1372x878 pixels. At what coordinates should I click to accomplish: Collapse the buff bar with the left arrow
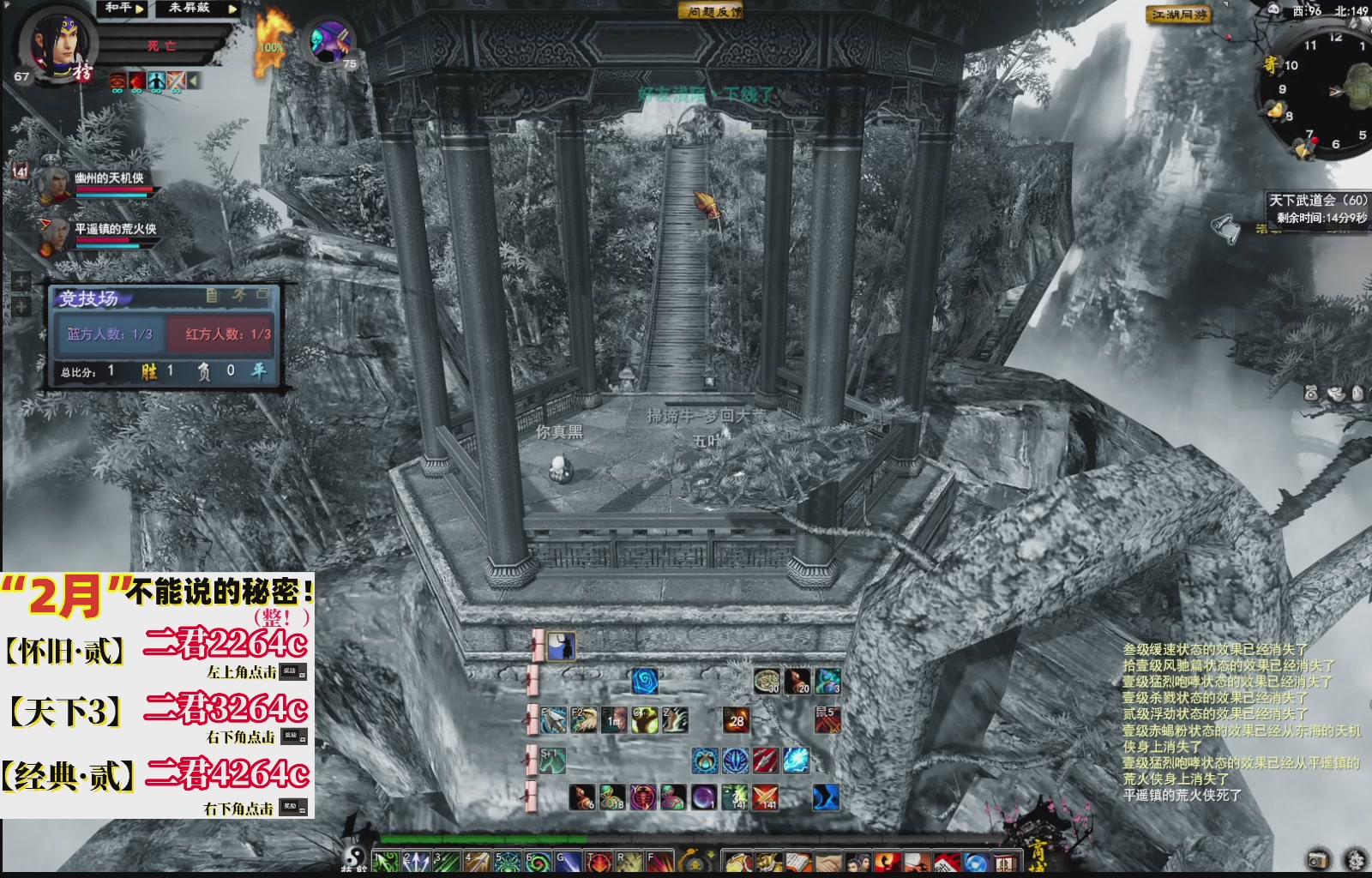click(x=194, y=81)
